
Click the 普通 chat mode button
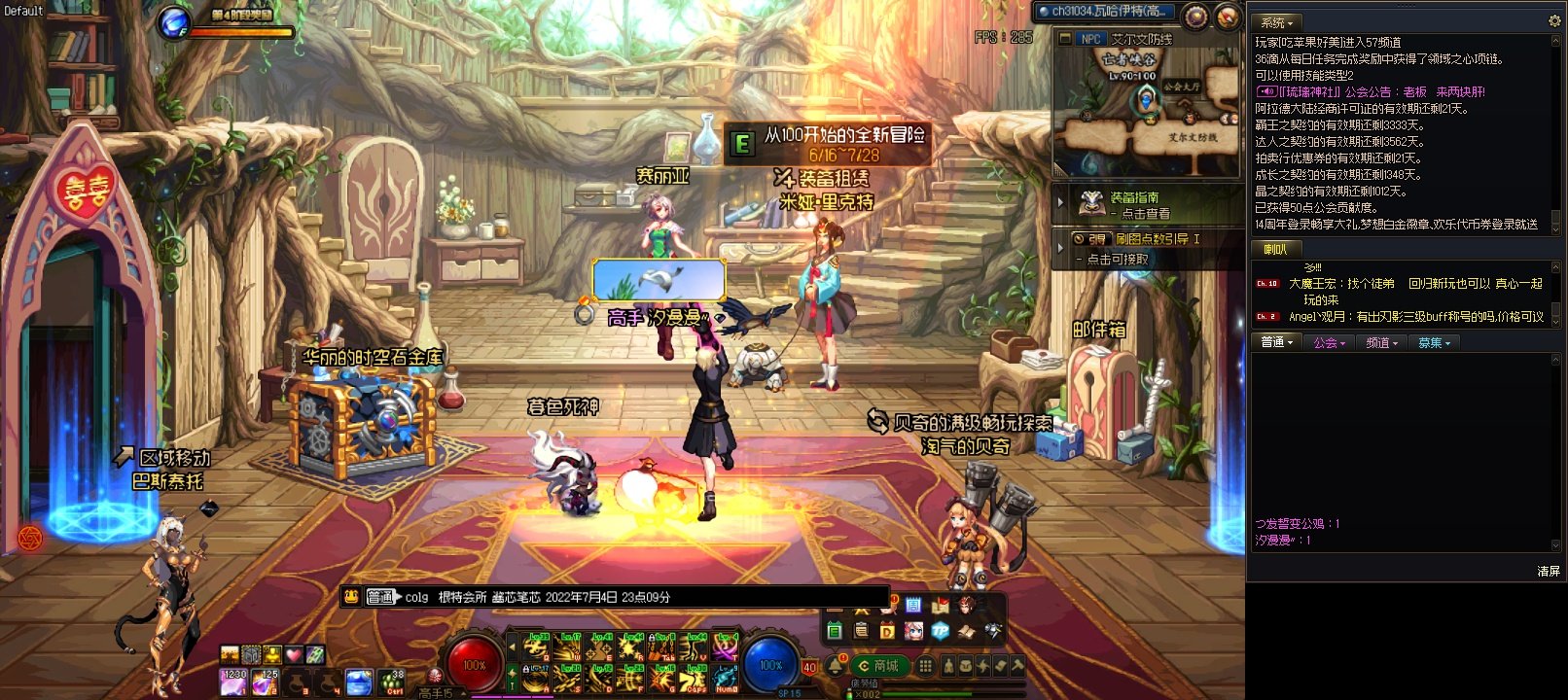[x=381, y=597]
